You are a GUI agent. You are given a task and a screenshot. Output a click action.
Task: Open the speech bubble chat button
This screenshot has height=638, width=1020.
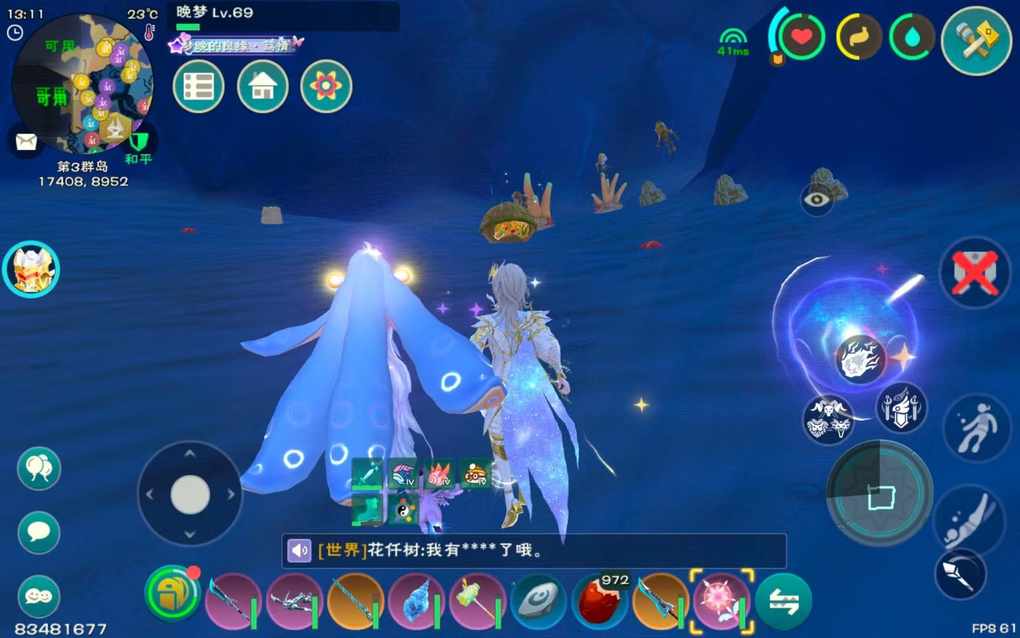pos(39,532)
